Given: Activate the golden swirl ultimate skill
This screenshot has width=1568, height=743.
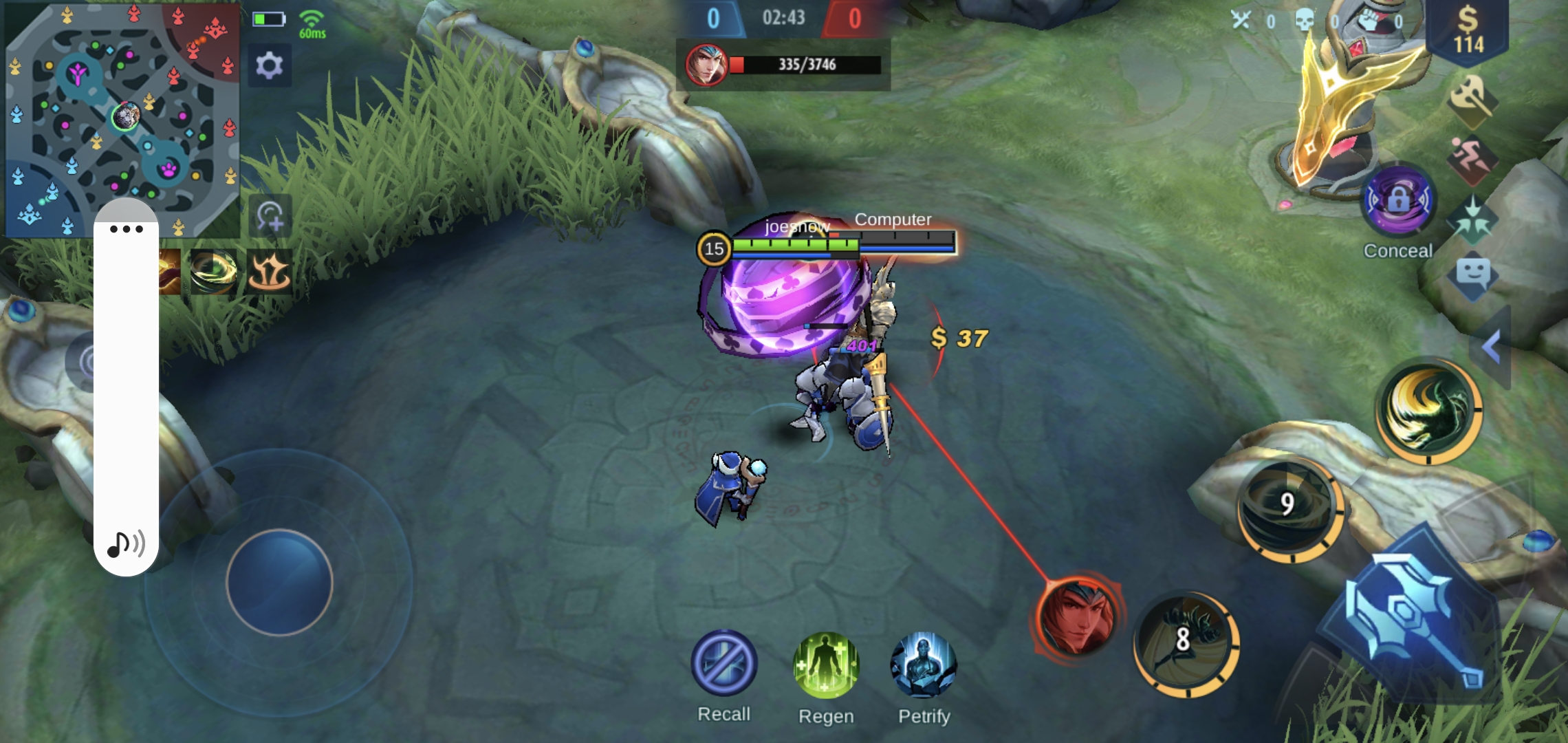Looking at the screenshot, I should [1428, 409].
